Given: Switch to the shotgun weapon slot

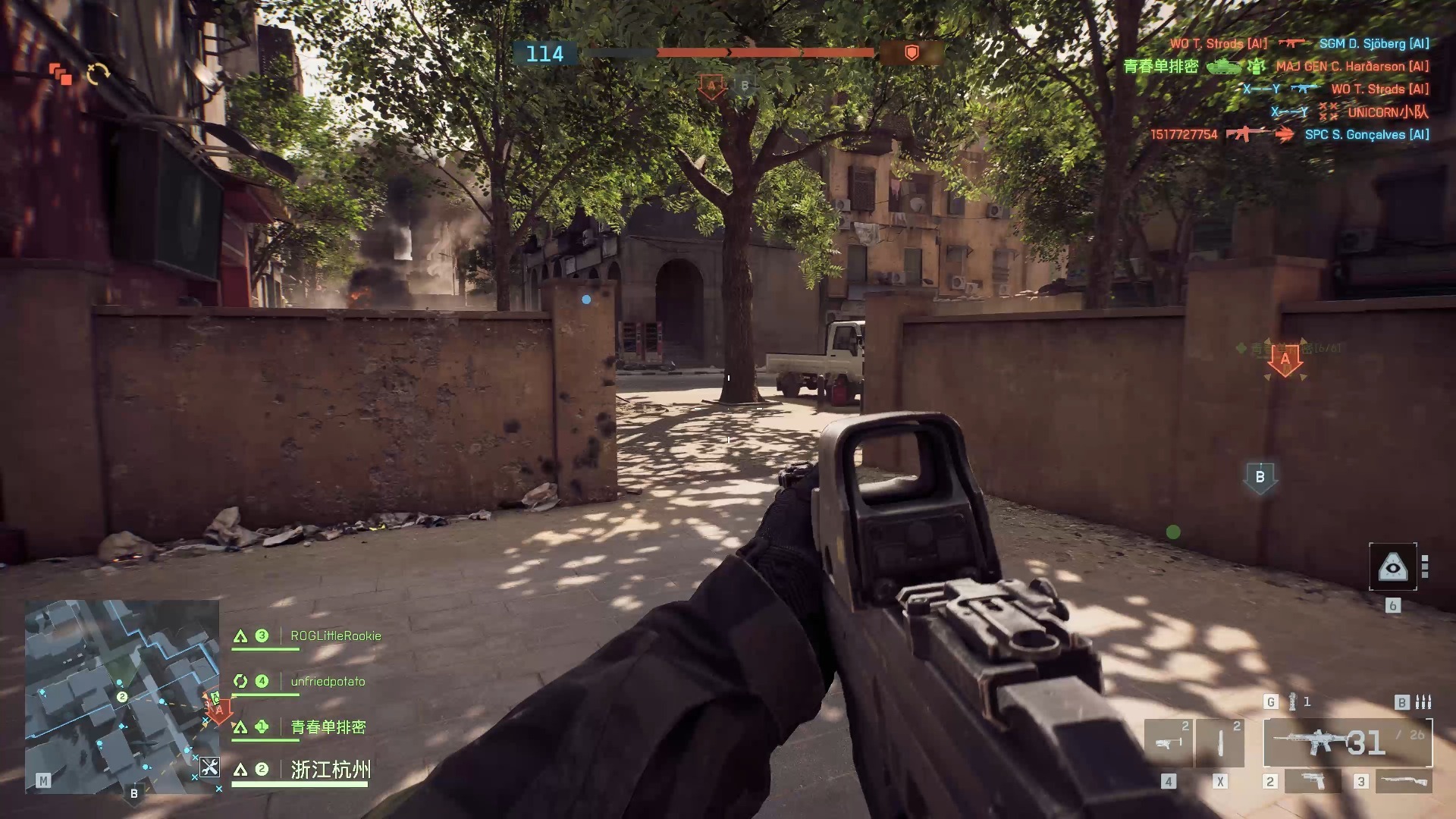Looking at the screenshot, I should [1403, 780].
